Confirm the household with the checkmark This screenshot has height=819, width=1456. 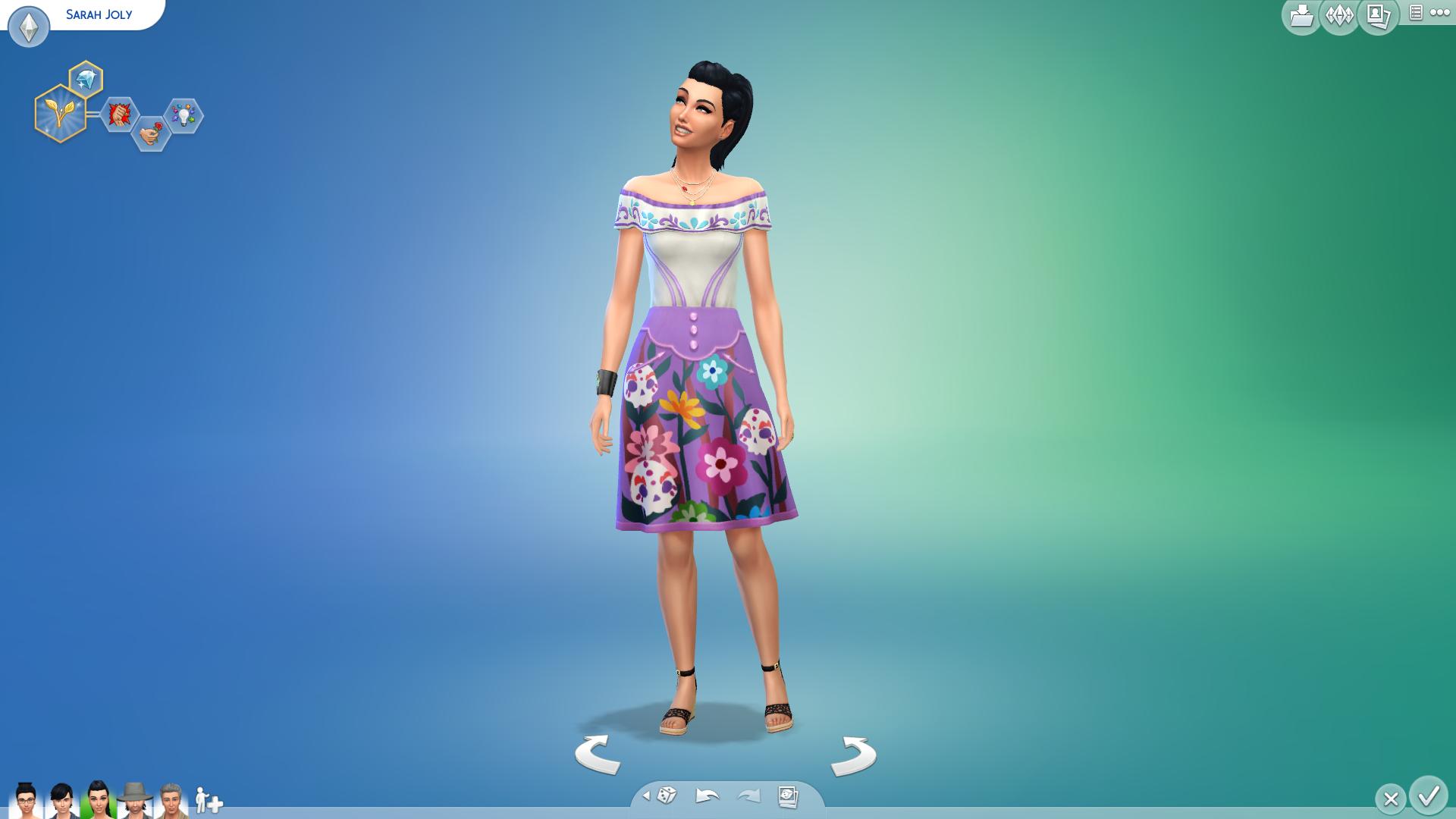(x=1429, y=795)
